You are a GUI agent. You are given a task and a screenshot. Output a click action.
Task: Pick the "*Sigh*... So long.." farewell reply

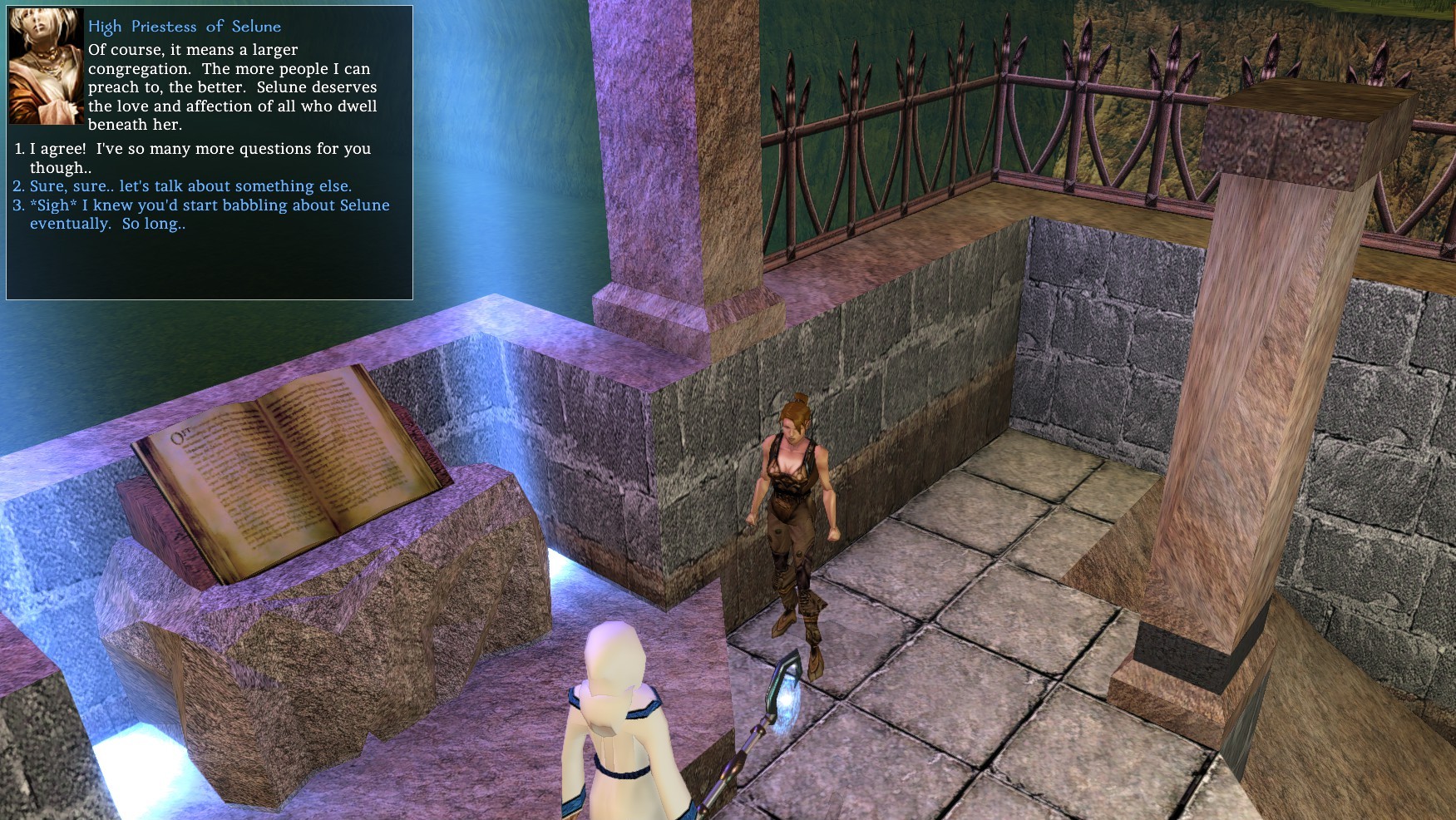(209, 205)
